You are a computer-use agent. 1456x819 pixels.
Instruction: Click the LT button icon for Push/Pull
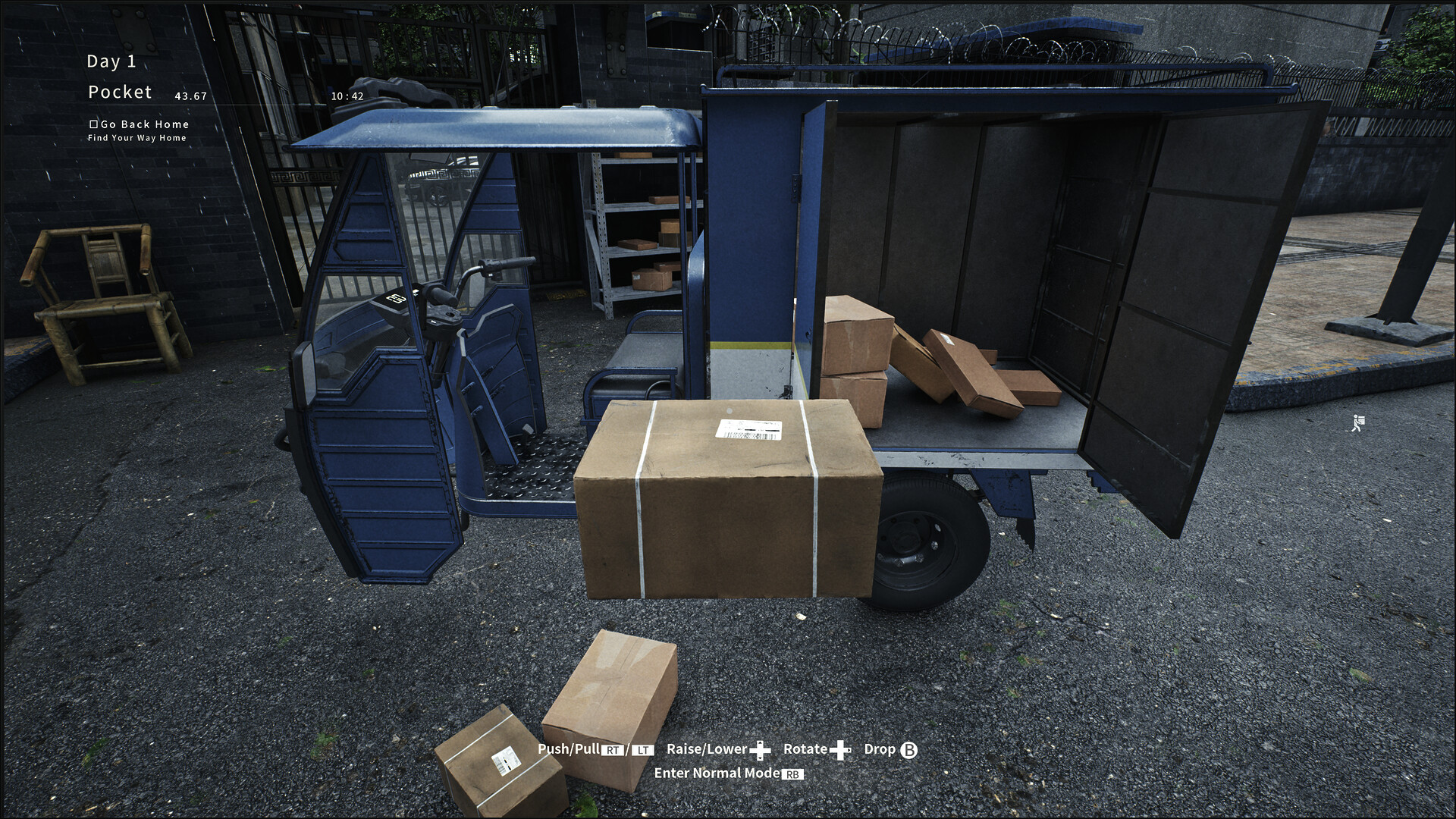(643, 749)
